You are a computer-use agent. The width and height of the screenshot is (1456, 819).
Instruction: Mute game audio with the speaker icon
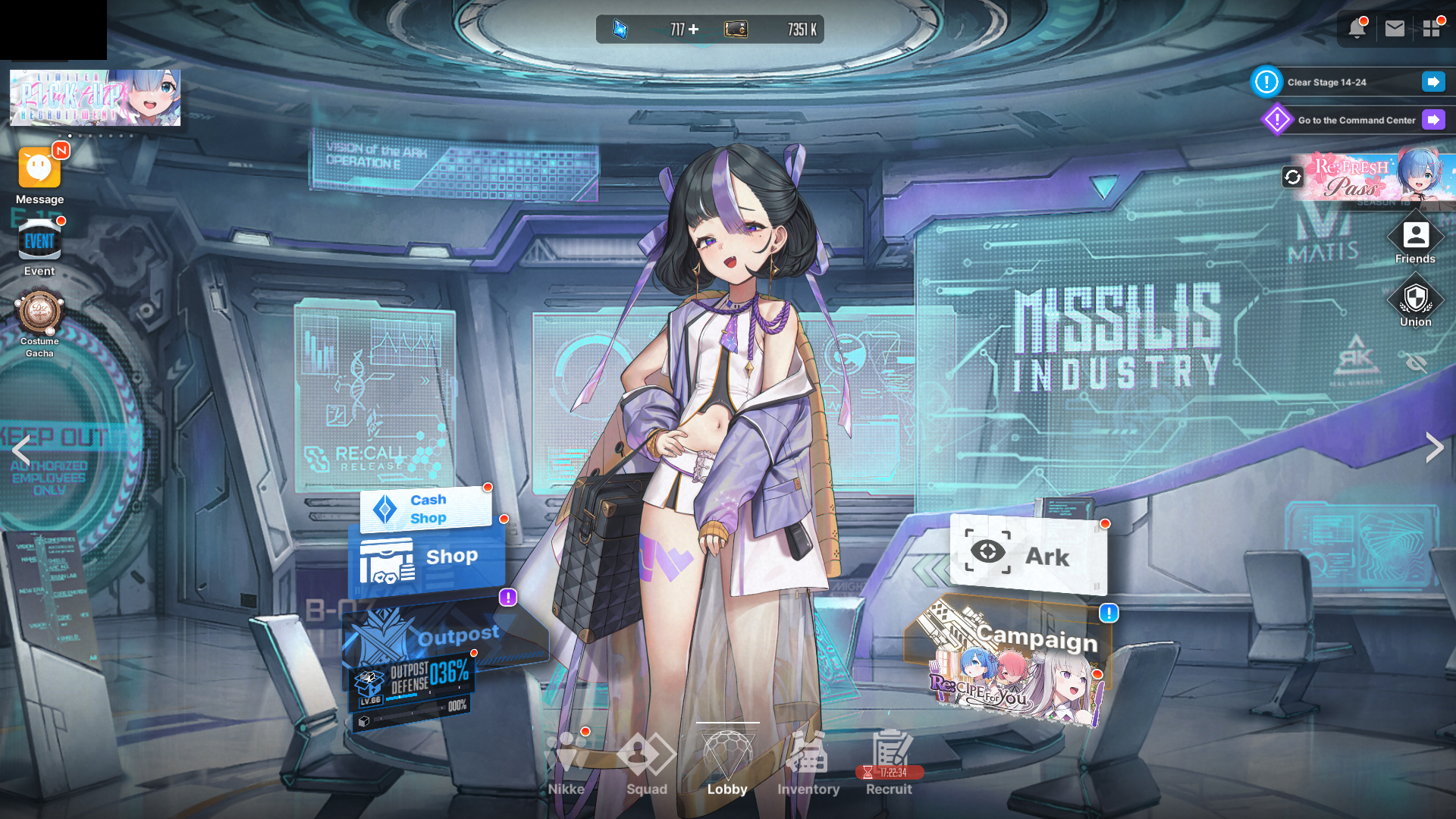pyautogui.click(x=1417, y=360)
